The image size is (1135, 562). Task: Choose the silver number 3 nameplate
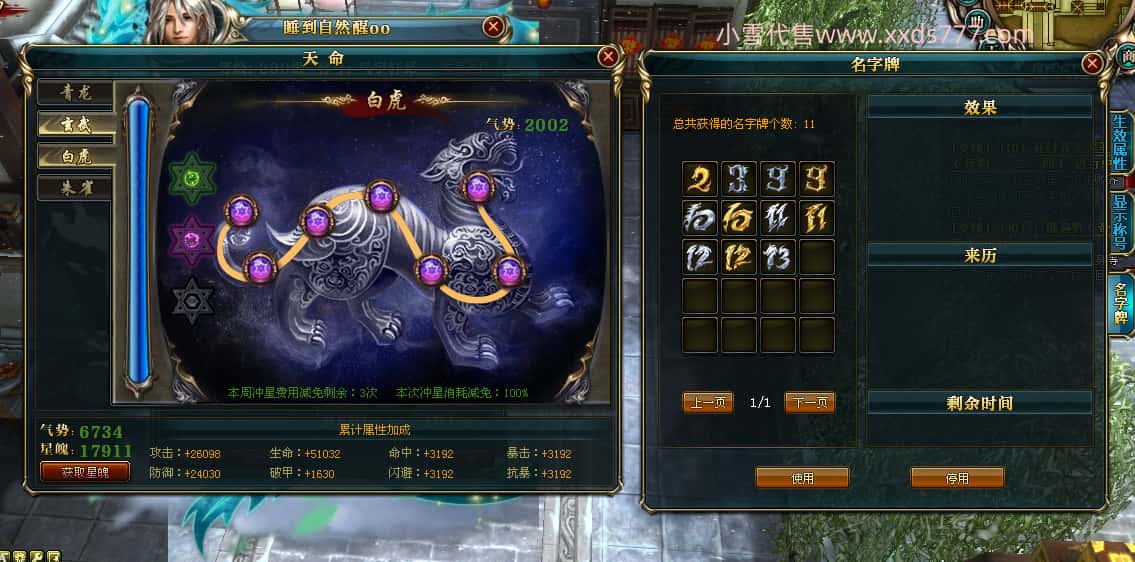[x=739, y=179]
